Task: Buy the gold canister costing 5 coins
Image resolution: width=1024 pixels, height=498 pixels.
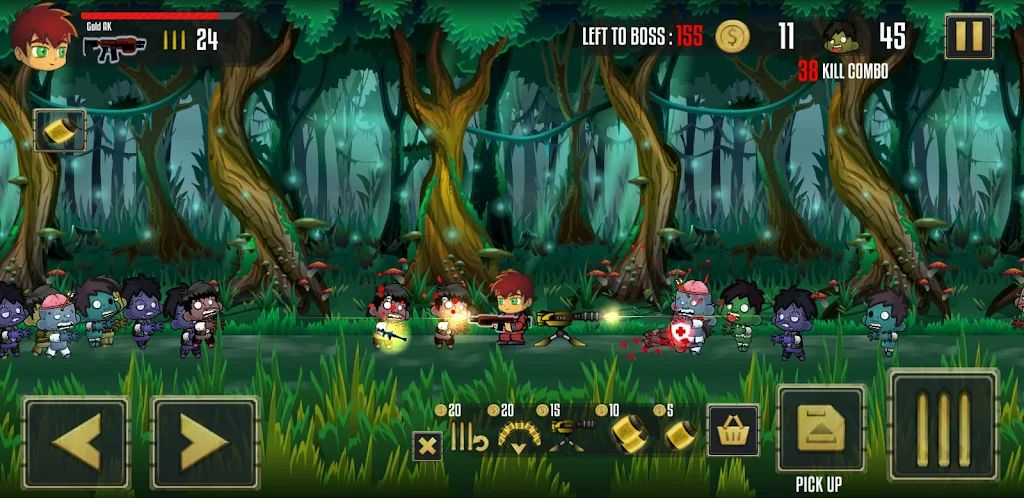Action: (x=681, y=435)
